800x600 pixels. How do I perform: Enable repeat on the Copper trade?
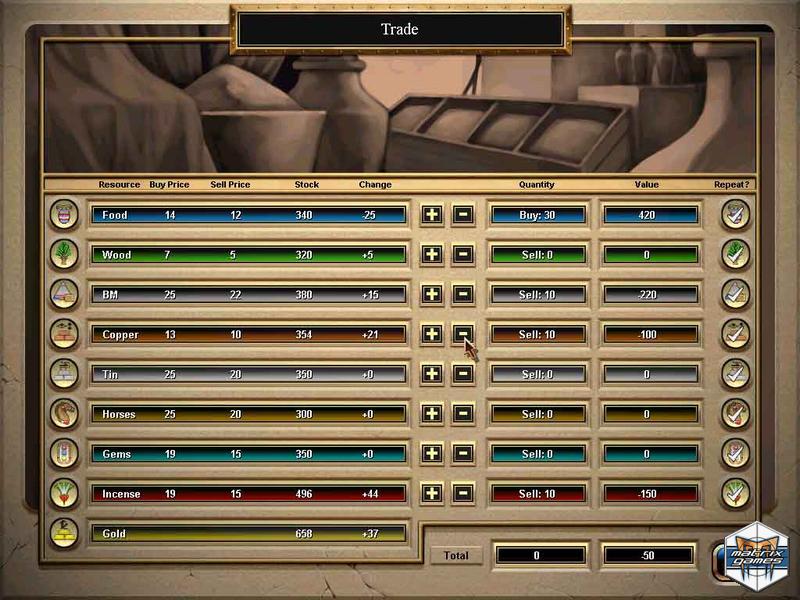(x=736, y=334)
